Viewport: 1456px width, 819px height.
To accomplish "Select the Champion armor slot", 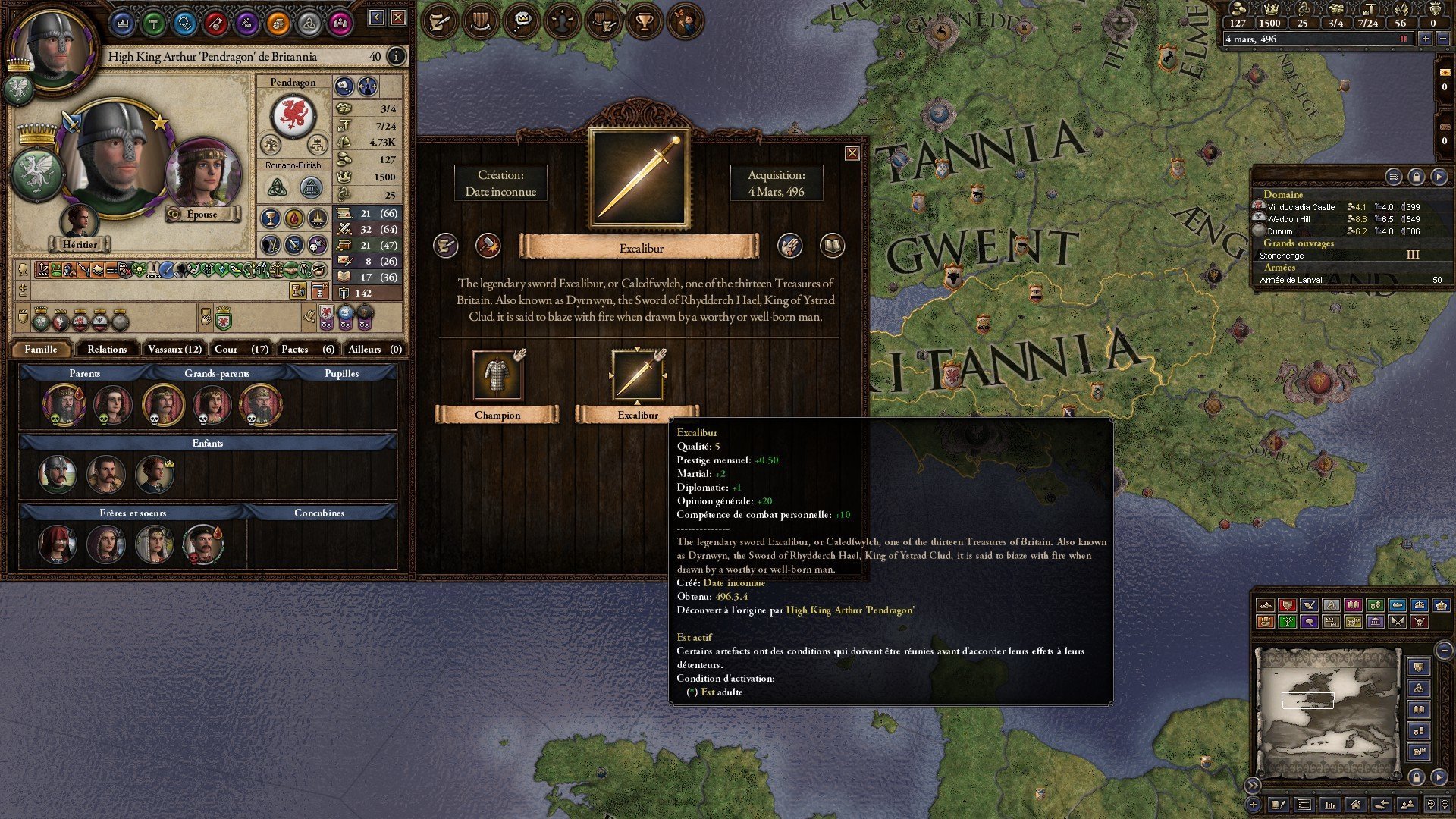I will click(x=497, y=375).
